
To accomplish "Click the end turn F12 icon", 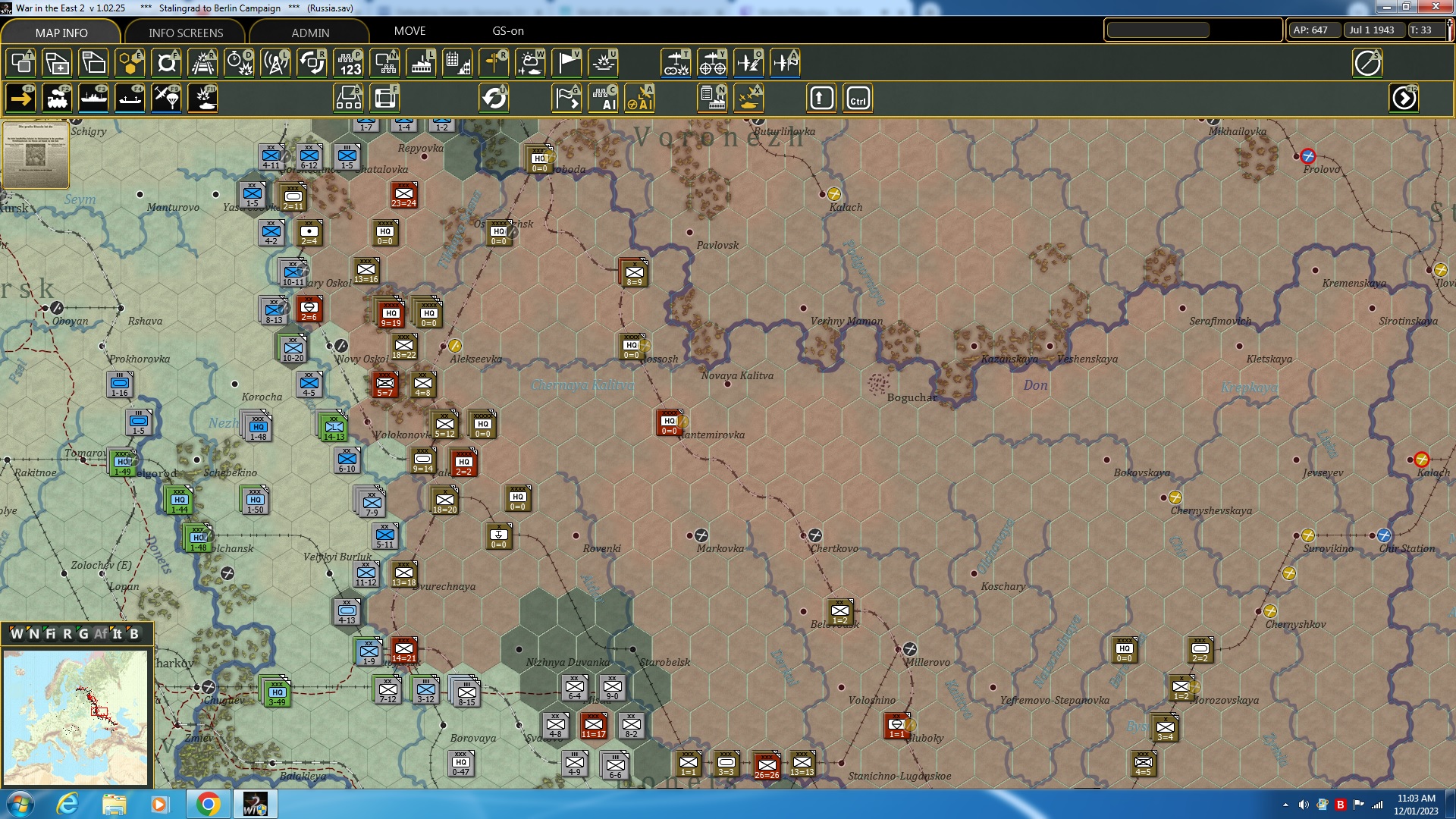I will 1404,98.
